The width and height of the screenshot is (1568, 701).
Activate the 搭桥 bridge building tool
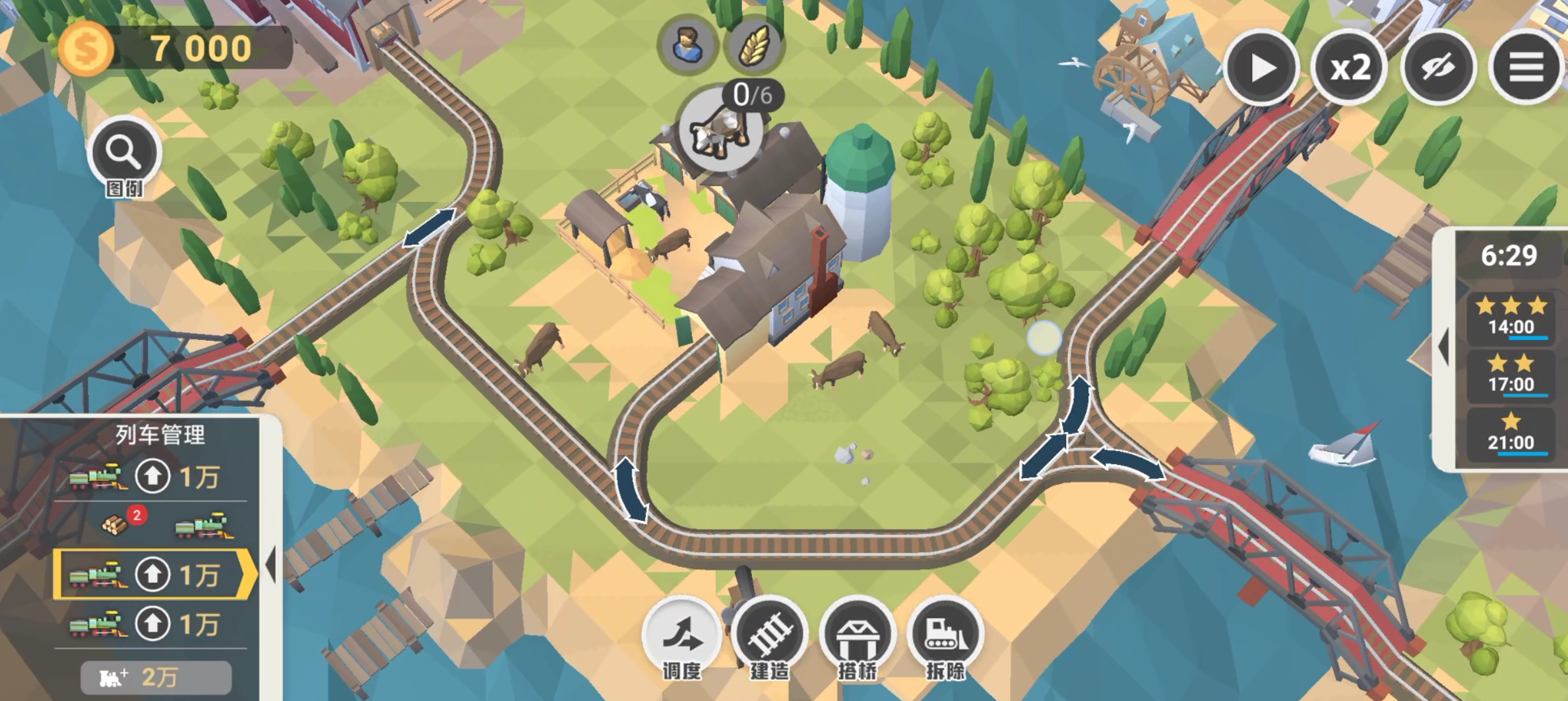tap(858, 636)
